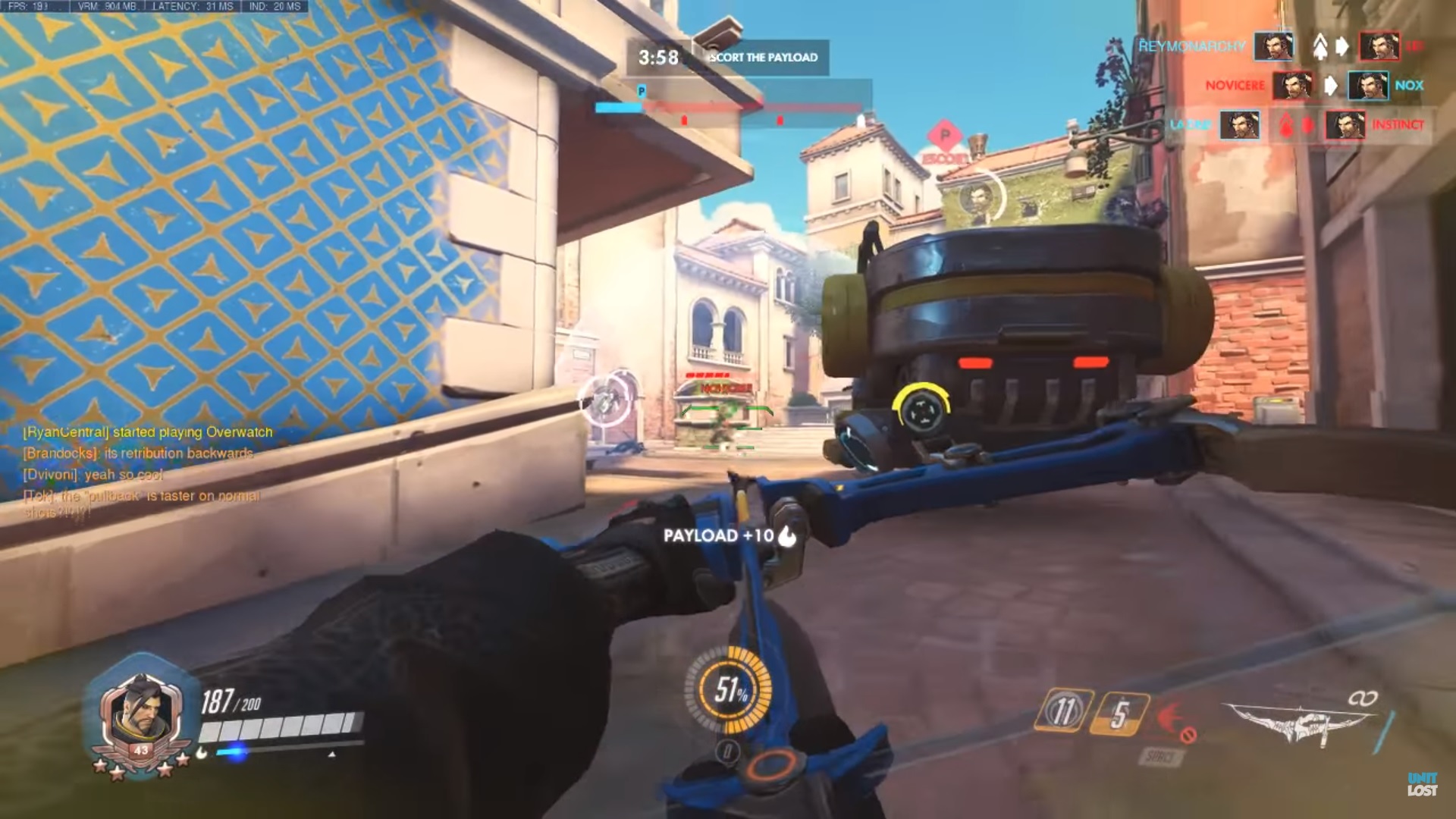
Task: Select the NOX kill feed portrait
Action: pyautogui.click(x=1368, y=86)
